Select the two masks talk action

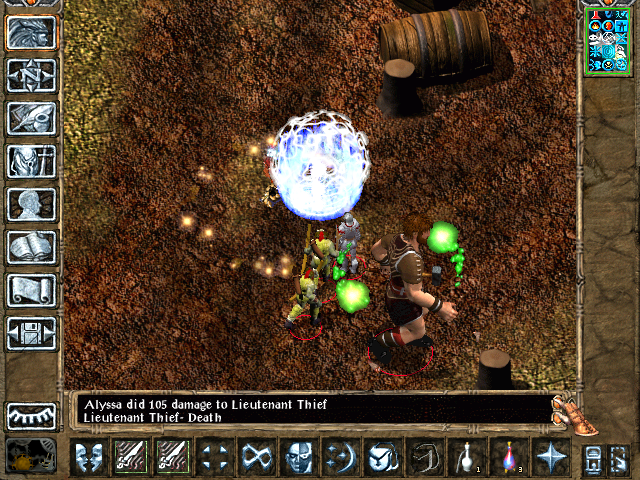tap(89, 457)
